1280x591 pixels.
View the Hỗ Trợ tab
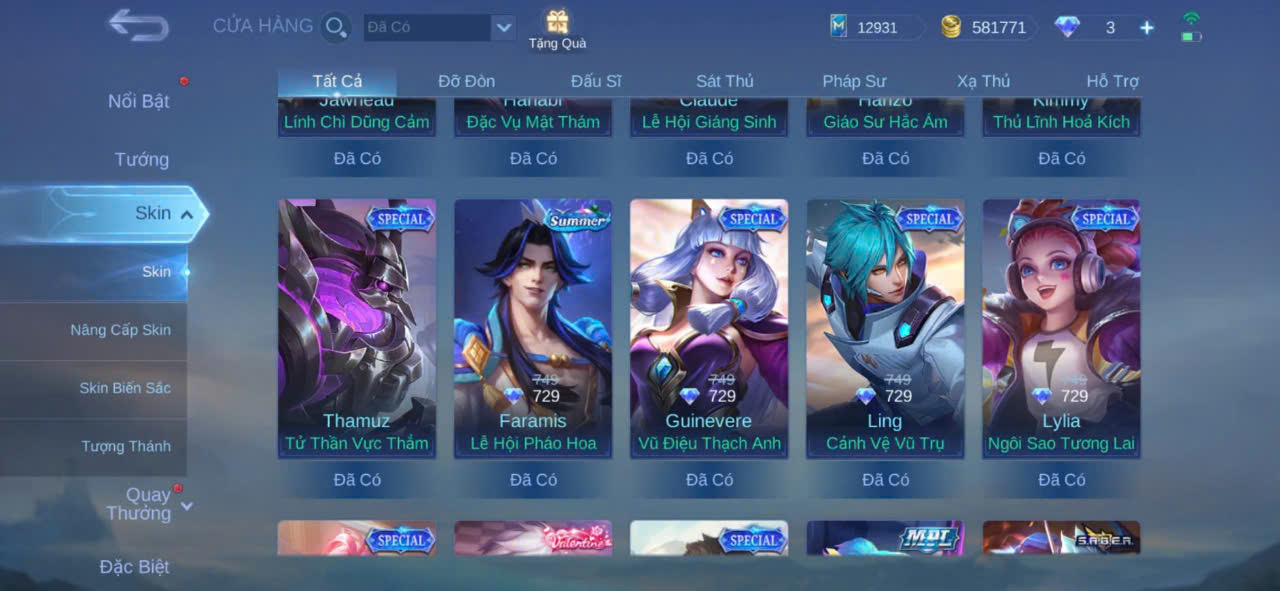click(1112, 81)
